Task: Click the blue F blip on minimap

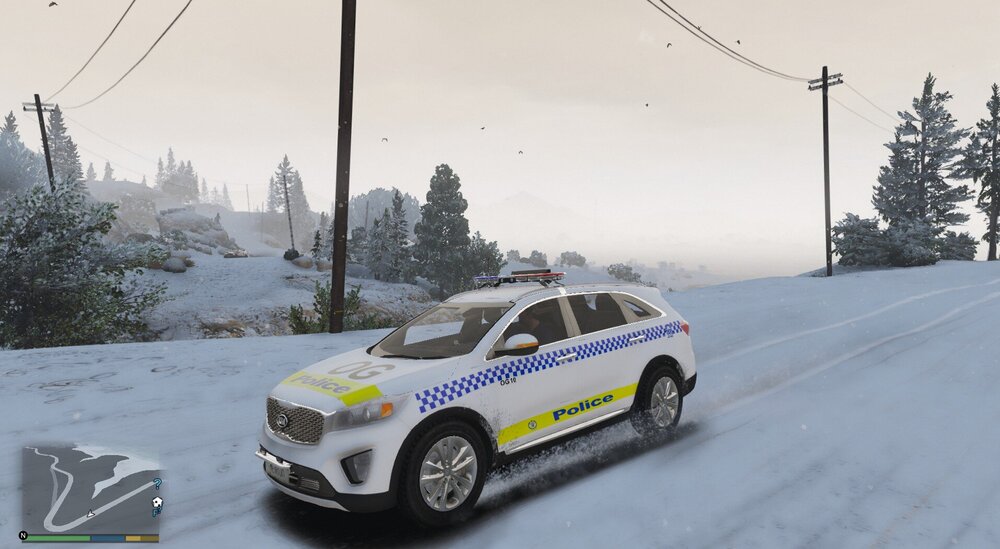Action: (156, 512)
